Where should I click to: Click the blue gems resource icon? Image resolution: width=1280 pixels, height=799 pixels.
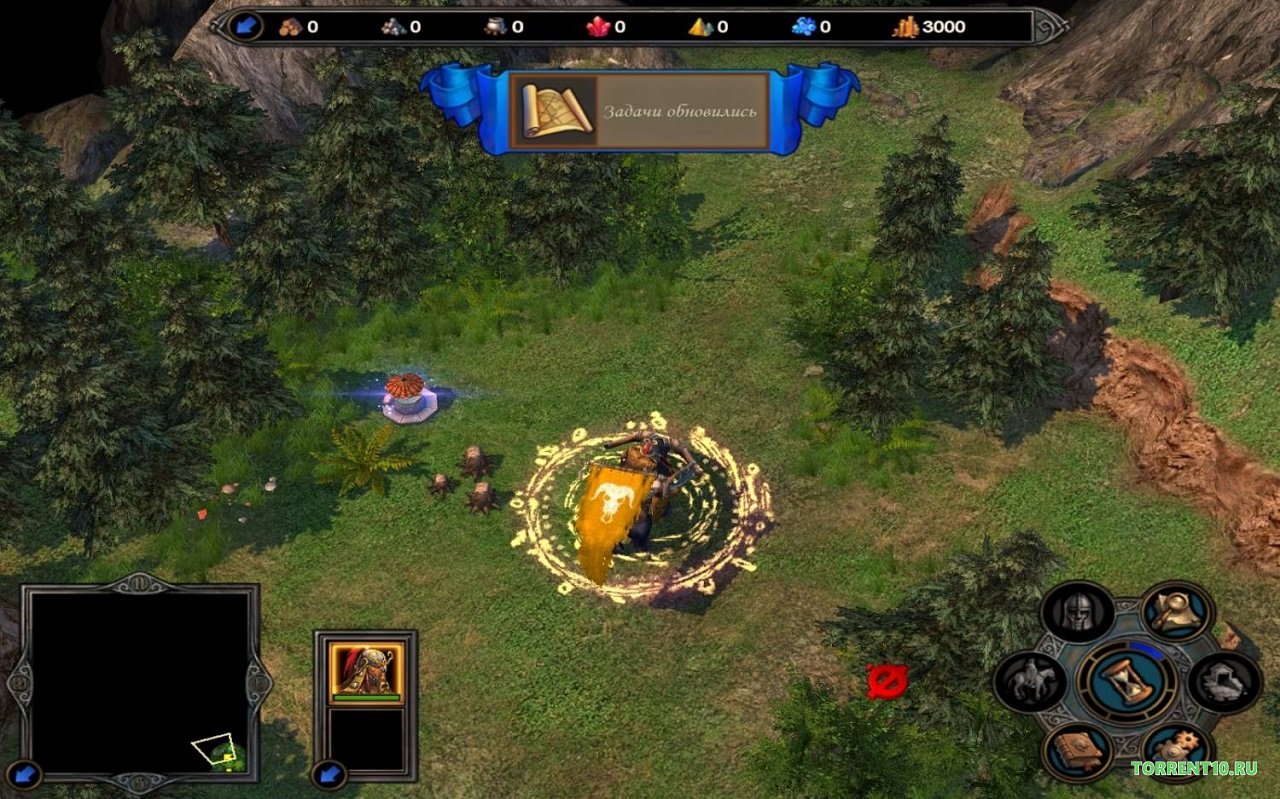tap(804, 27)
